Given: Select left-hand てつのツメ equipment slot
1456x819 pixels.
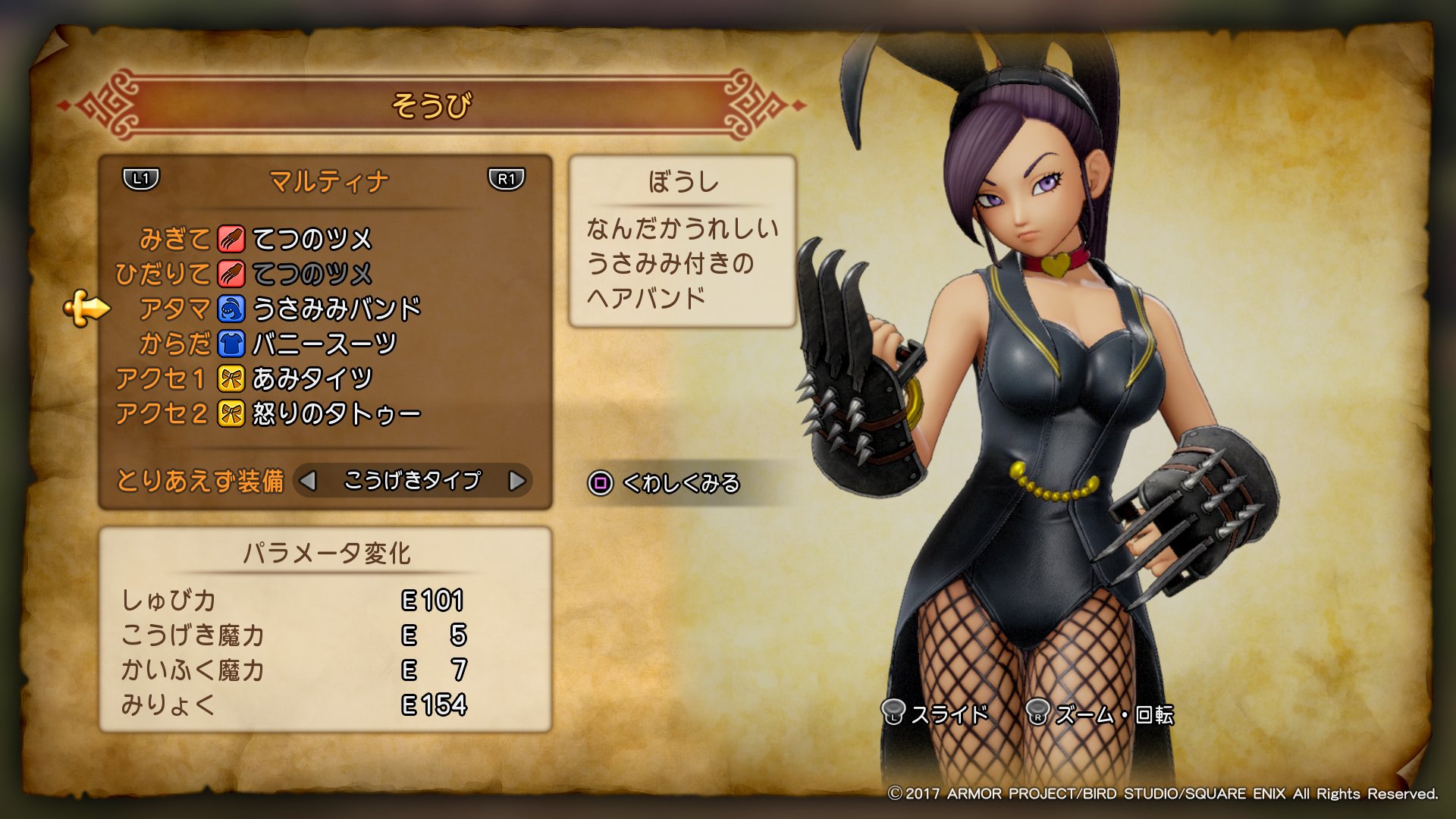Looking at the screenshot, I should [x=311, y=274].
